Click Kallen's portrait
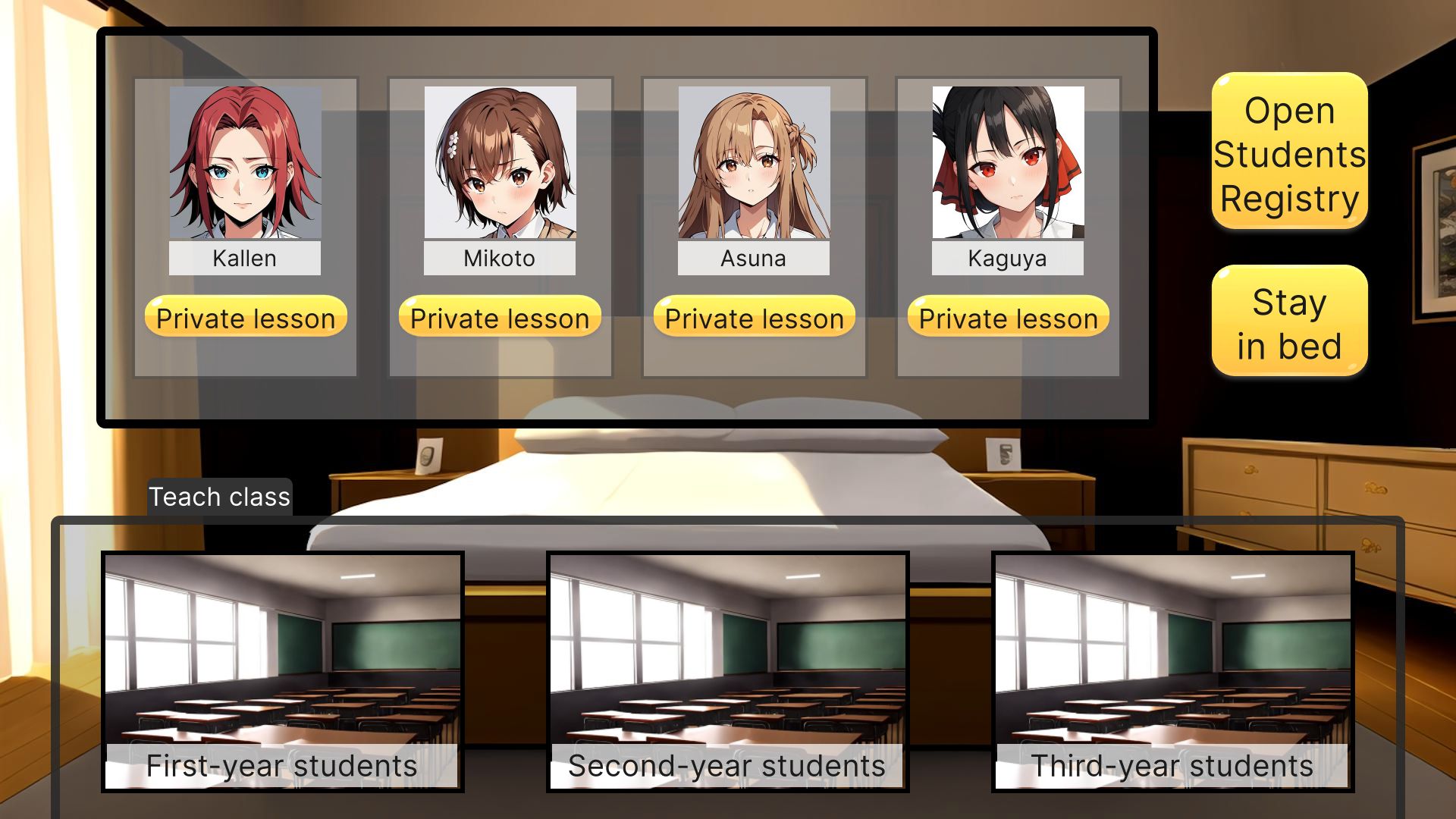Image resolution: width=1456 pixels, height=819 pixels. [x=246, y=163]
